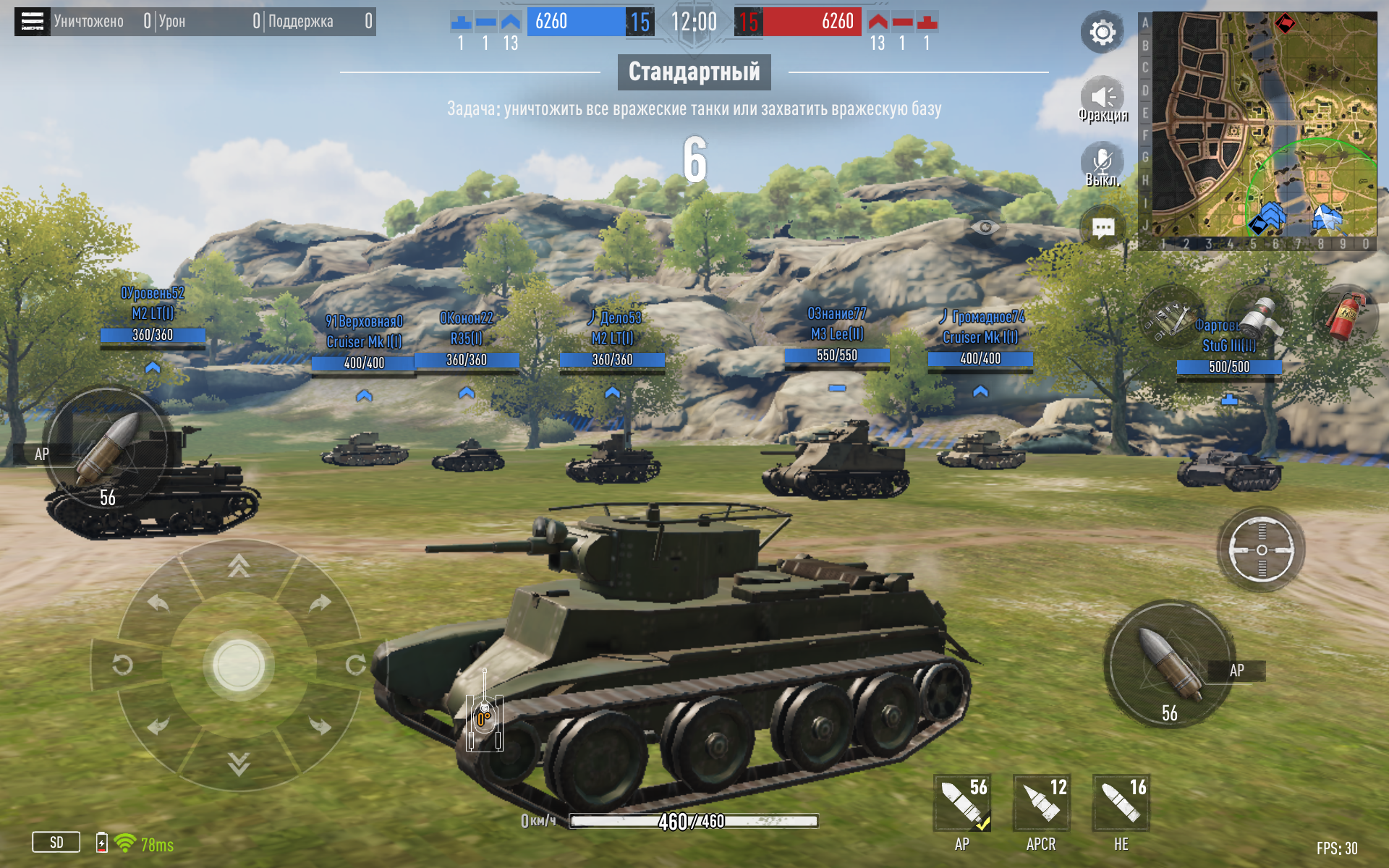Open the hamburger menu
This screenshot has height=868, width=1389.
click(32, 22)
